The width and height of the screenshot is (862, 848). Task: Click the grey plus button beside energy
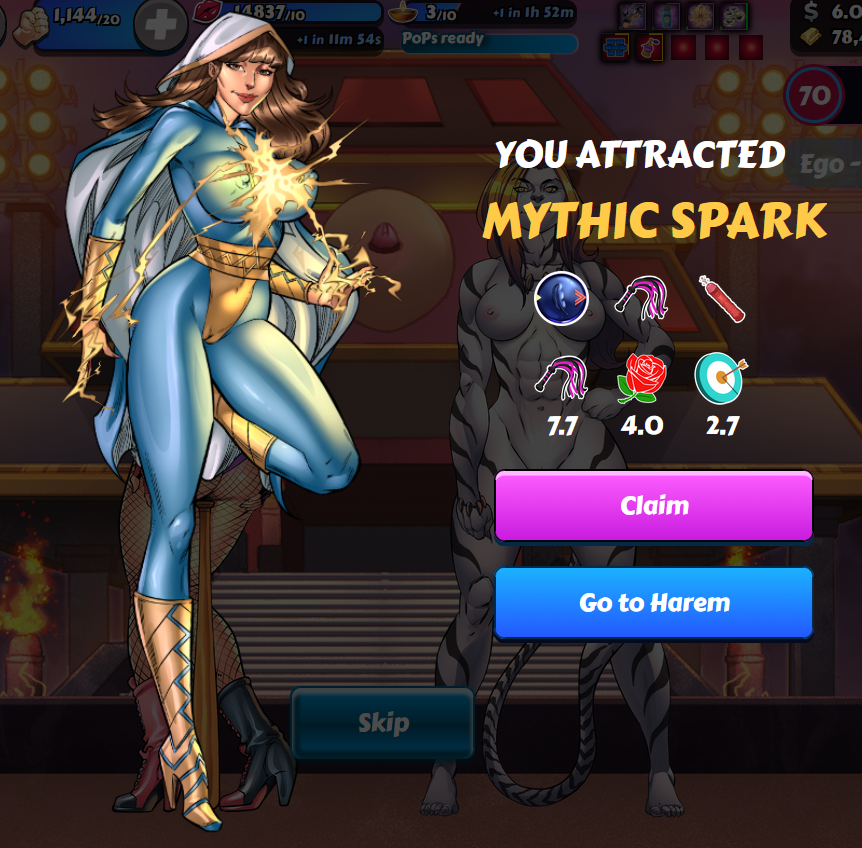159,20
